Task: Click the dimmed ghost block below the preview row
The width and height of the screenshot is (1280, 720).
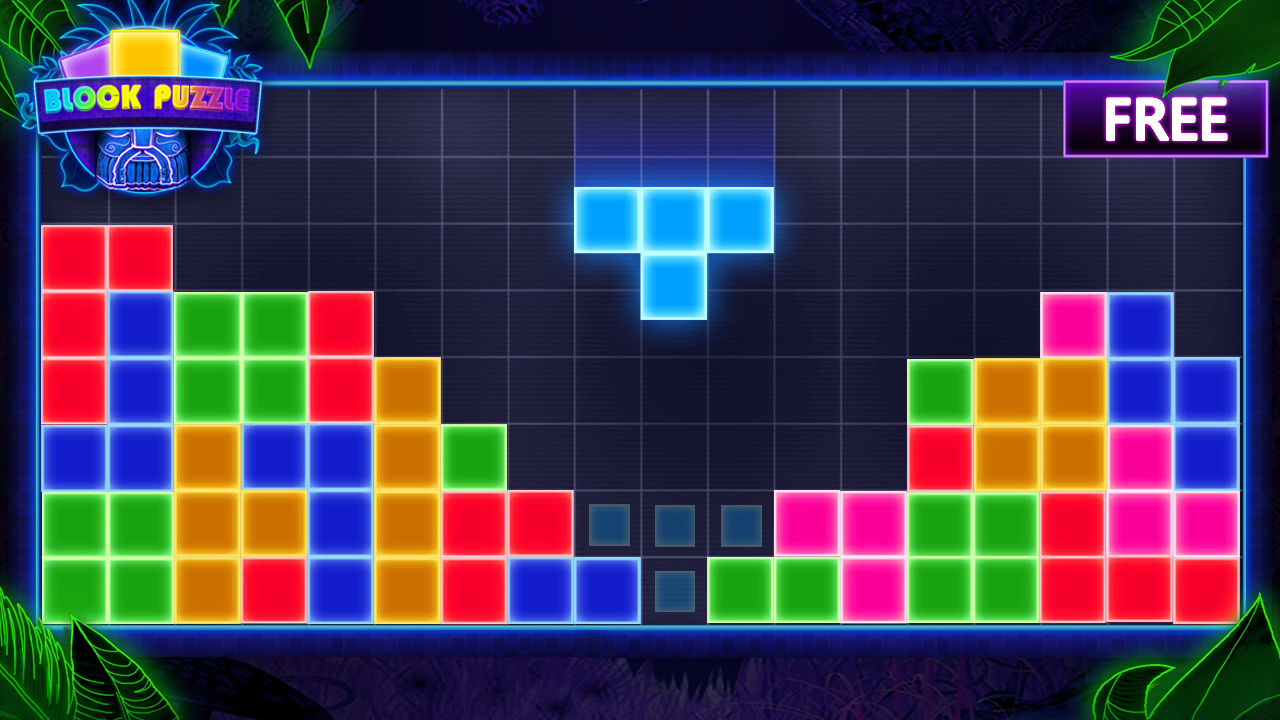Action: (x=675, y=590)
